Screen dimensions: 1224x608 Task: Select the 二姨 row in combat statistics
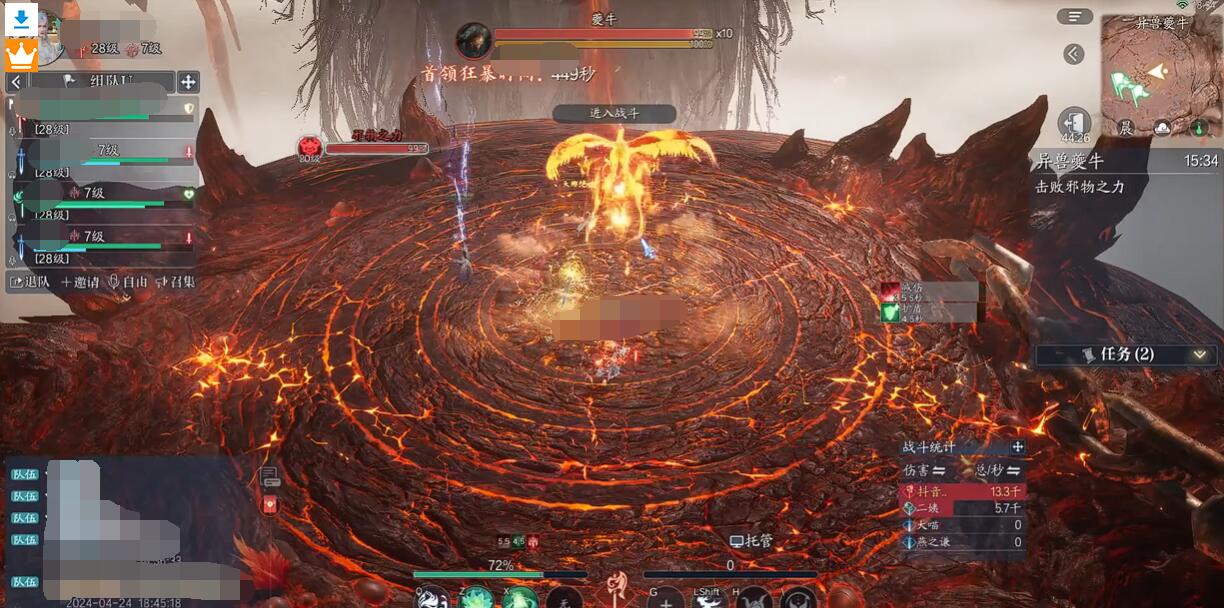(962, 508)
